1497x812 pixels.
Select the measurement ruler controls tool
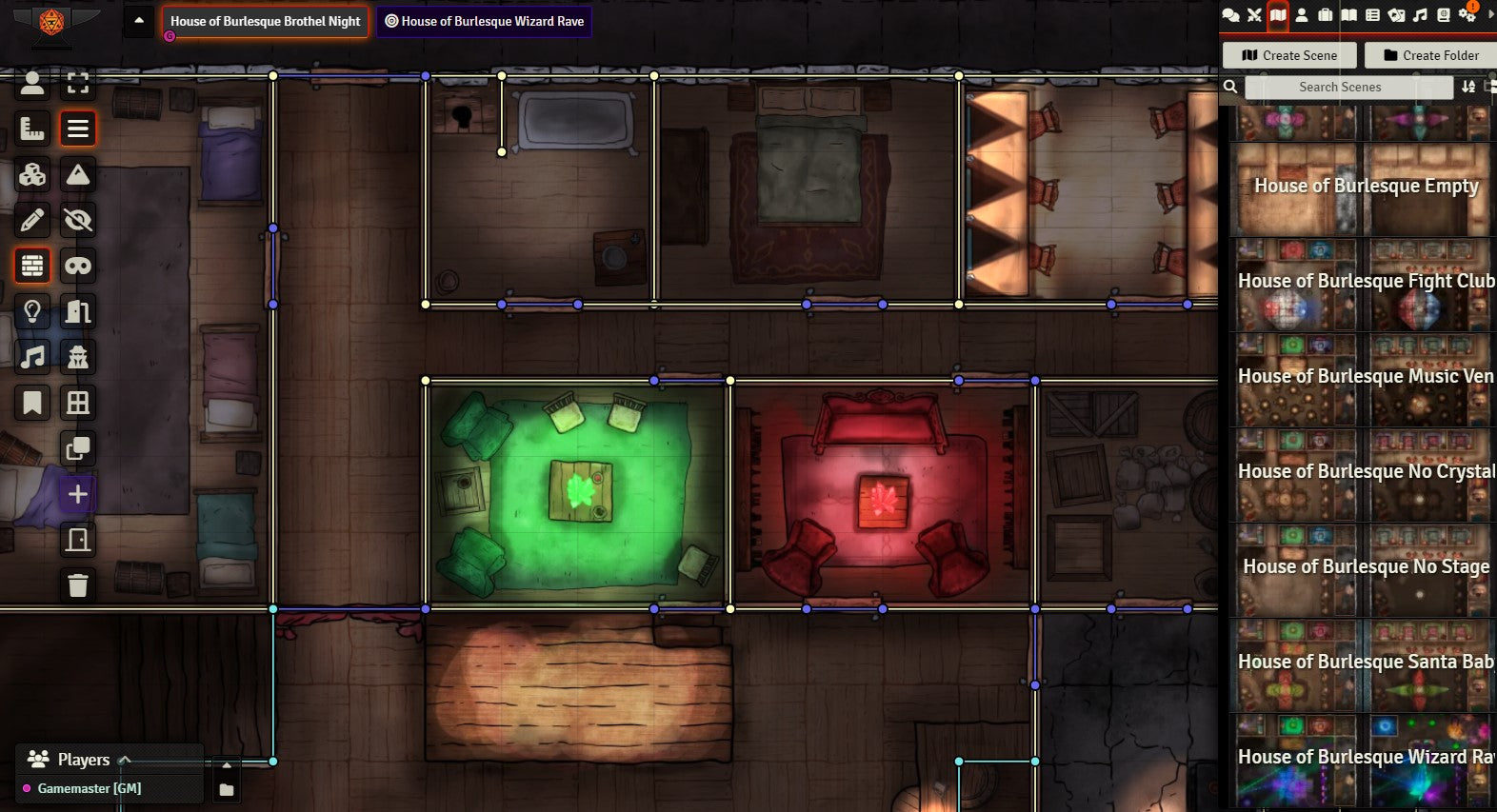point(32,128)
